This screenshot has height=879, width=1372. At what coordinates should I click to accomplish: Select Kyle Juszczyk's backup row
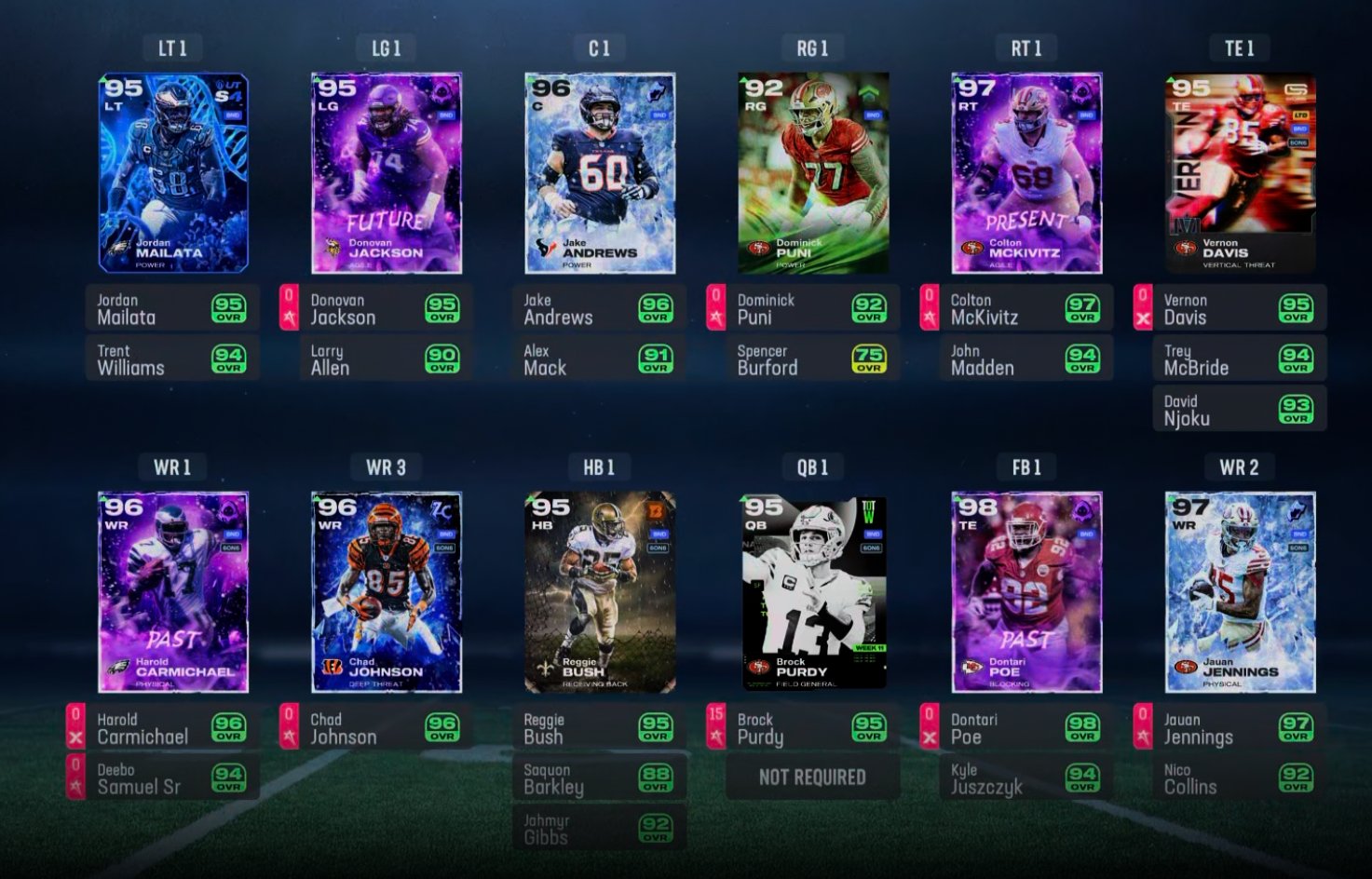pyautogui.click(x=1026, y=778)
